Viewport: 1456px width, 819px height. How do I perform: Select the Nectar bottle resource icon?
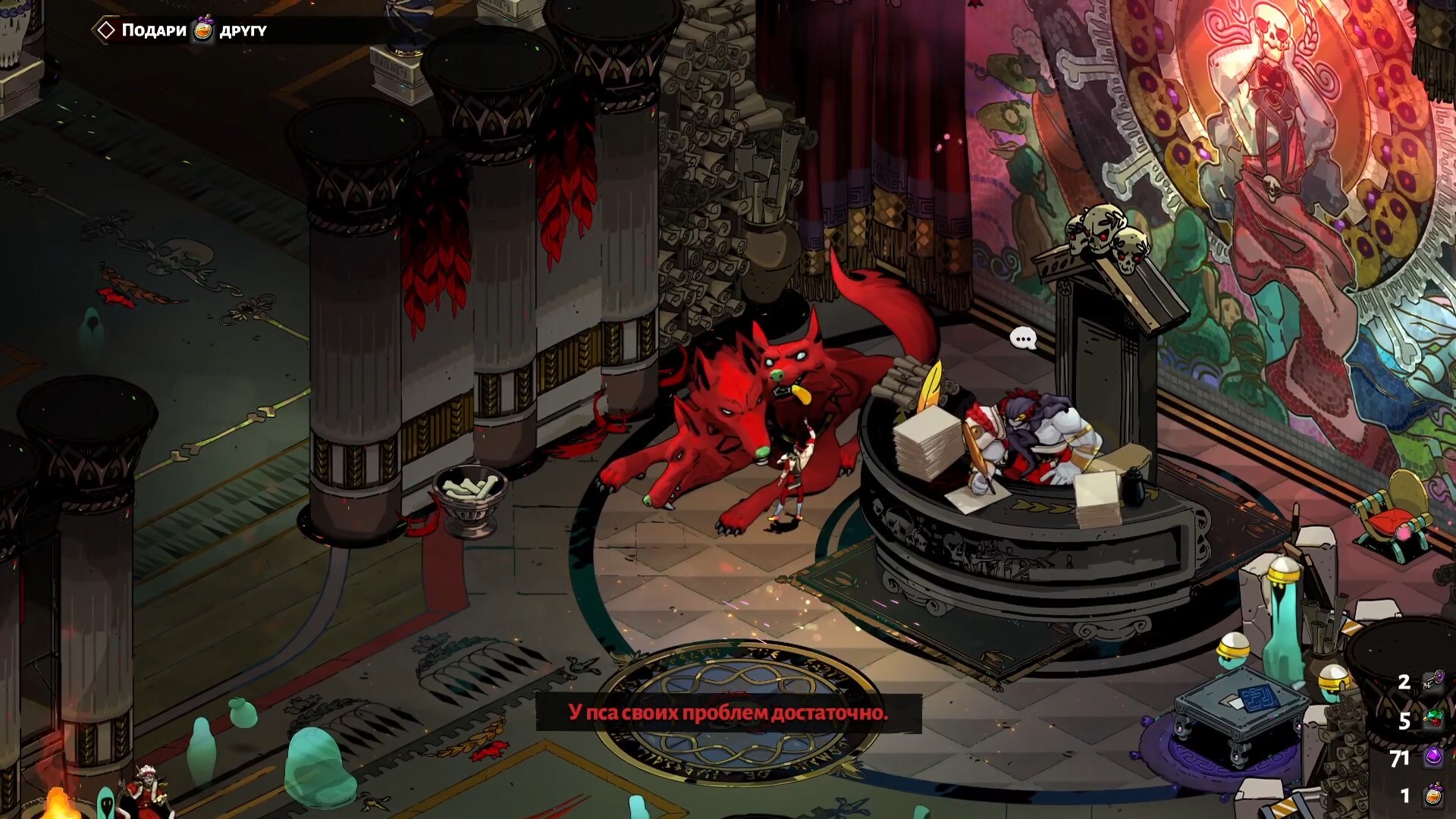pos(1432,795)
